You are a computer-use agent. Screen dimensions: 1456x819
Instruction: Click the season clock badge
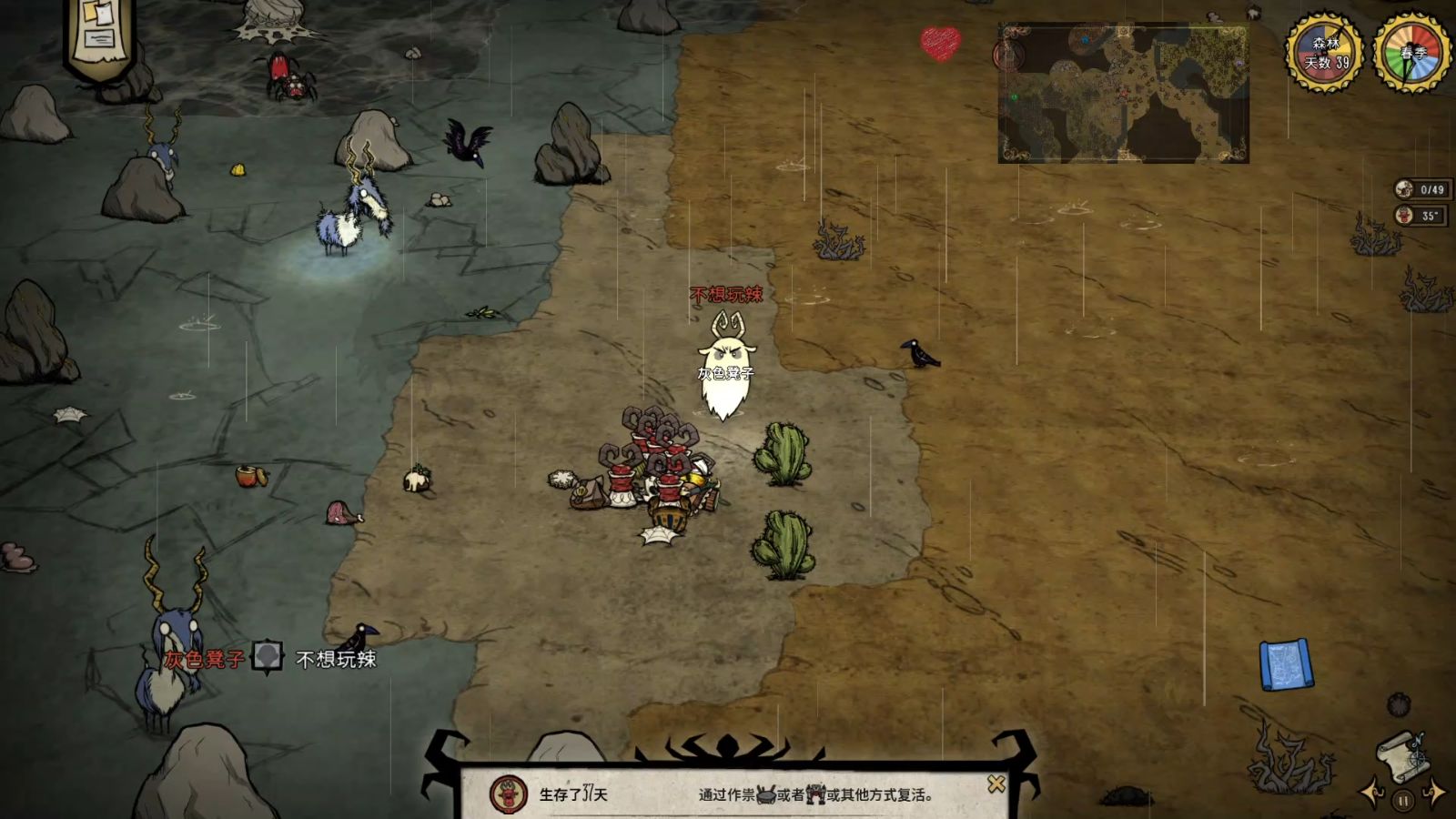[x=1411, y=53]
